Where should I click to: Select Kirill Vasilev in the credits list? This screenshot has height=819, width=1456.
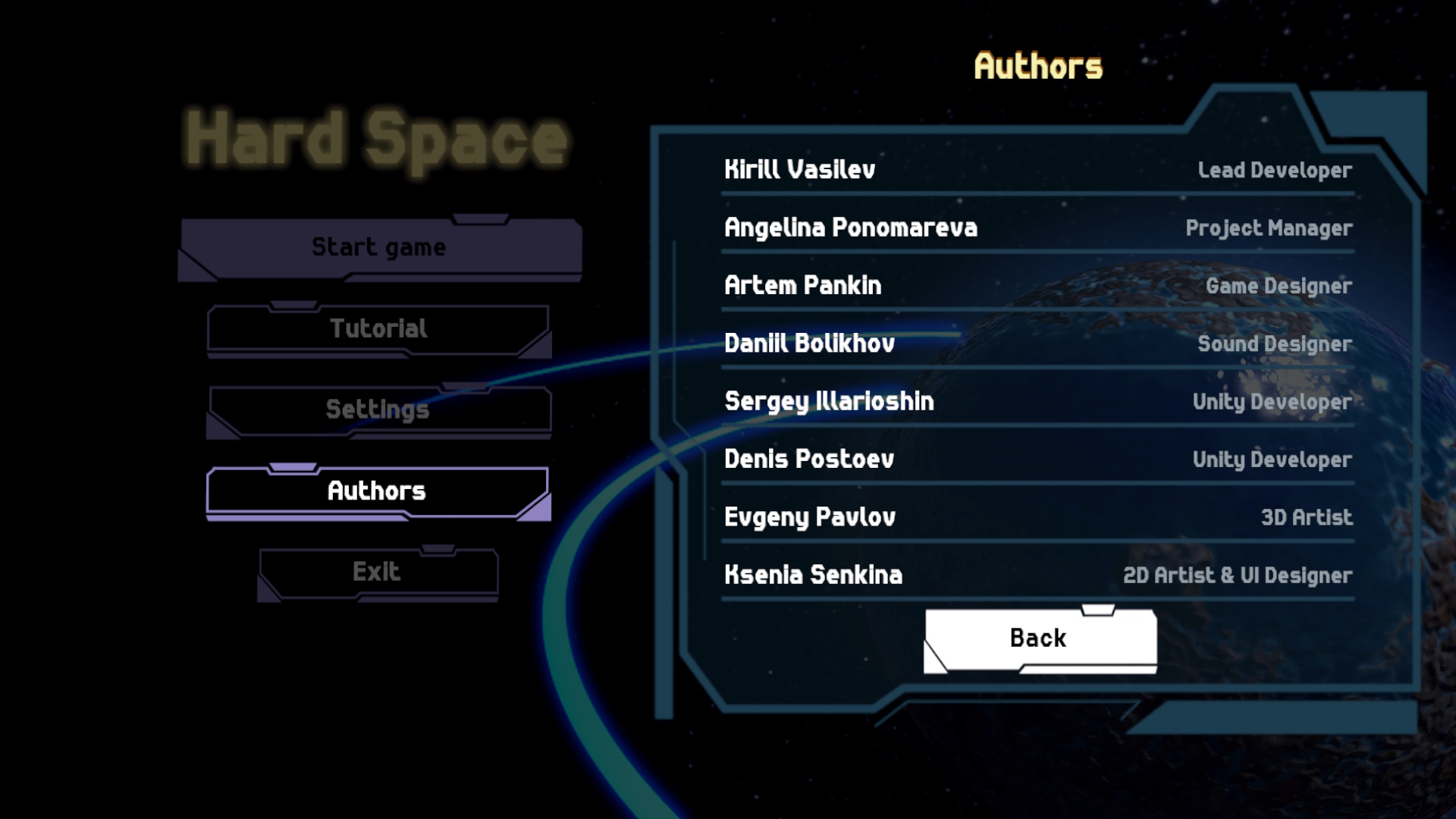(799, 169)
